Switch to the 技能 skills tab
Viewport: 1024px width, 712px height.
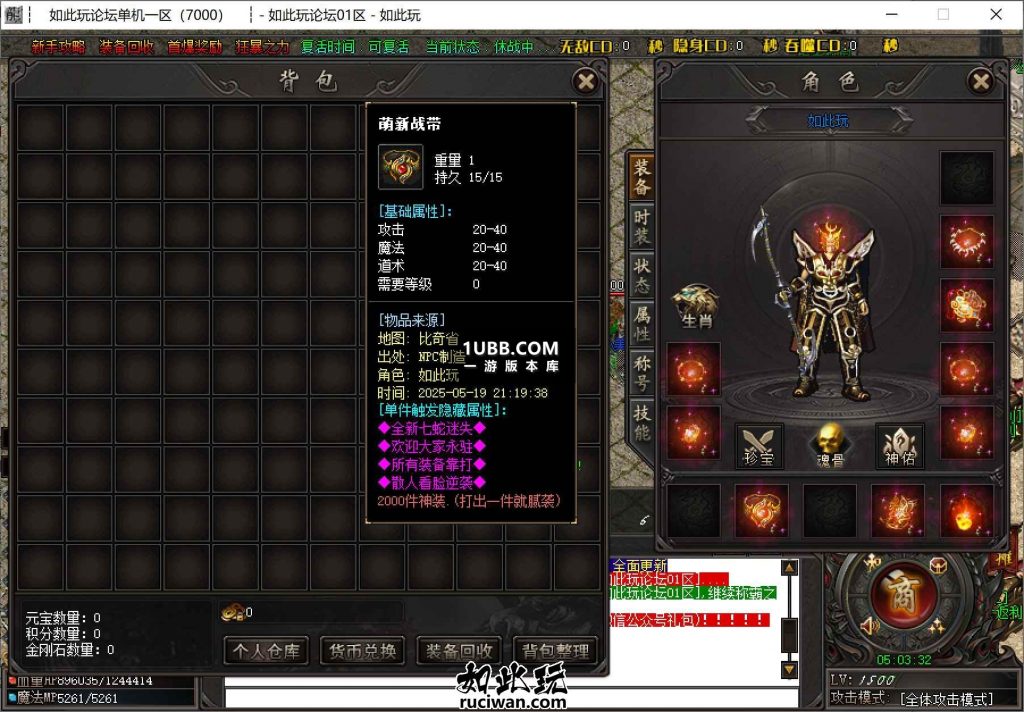(x=641, y=422)
